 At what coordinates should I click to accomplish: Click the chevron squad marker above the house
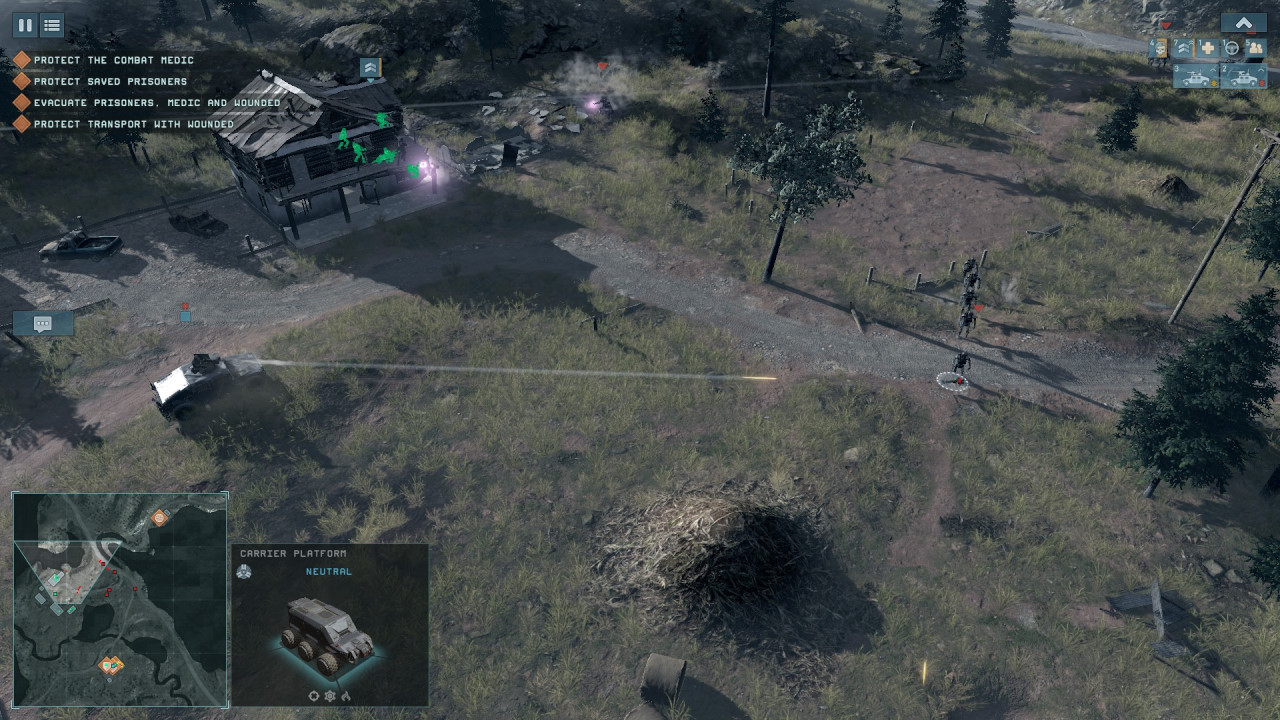point(370,67)
